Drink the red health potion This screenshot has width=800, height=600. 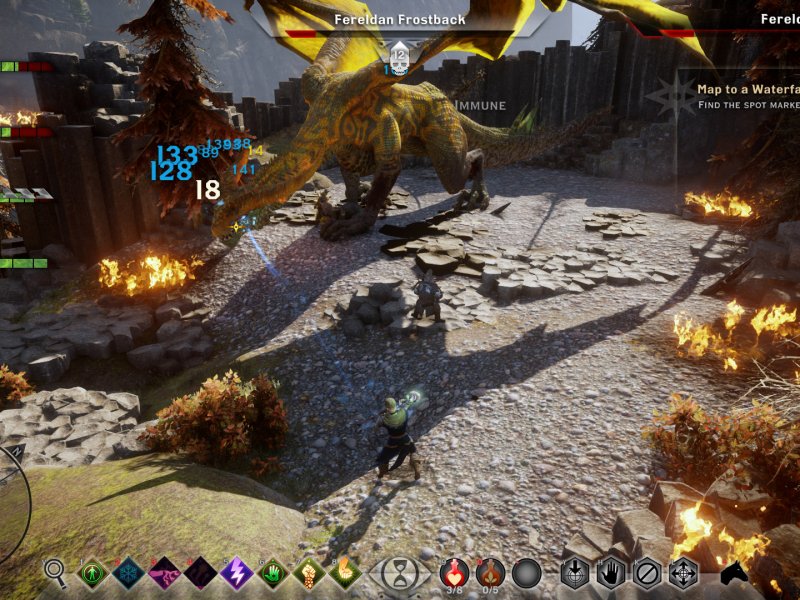click(454, 573)
